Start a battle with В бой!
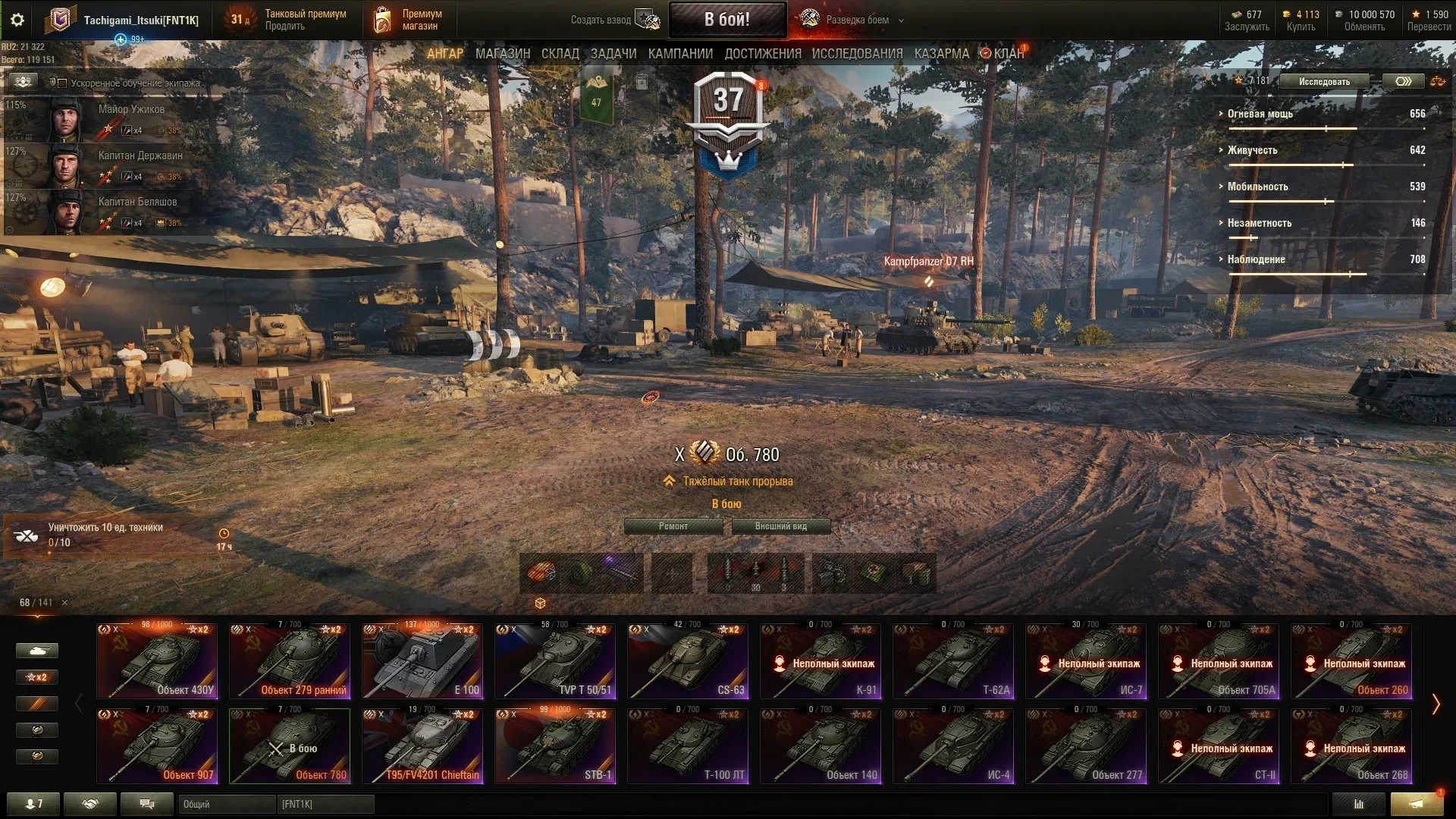This screenshot has height=819, width=1456. tap(726, 20)
